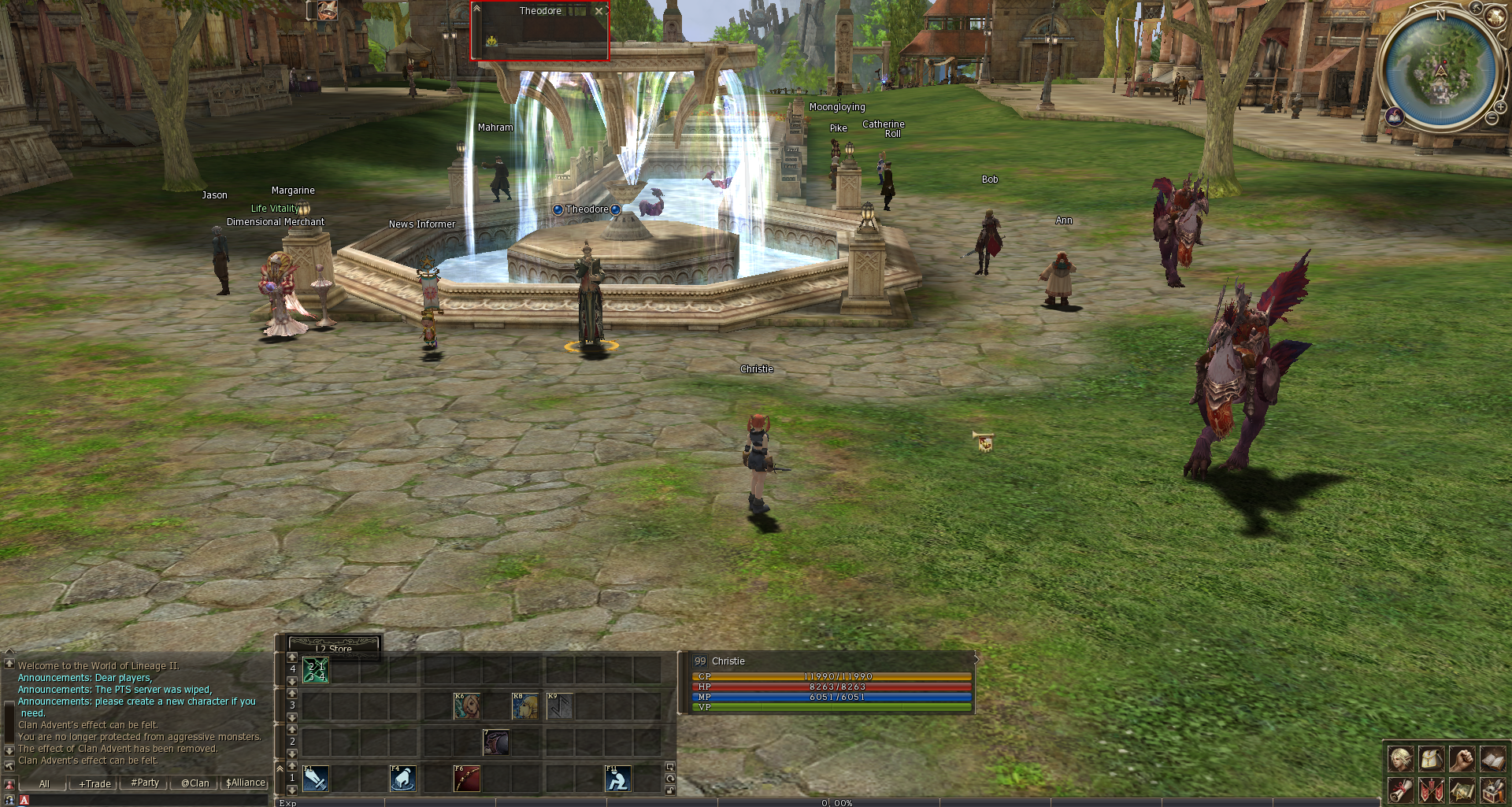Screen dimensions: 1512x807
Task: Select the $Alliance chat tab
Action: tap(246, 783)
